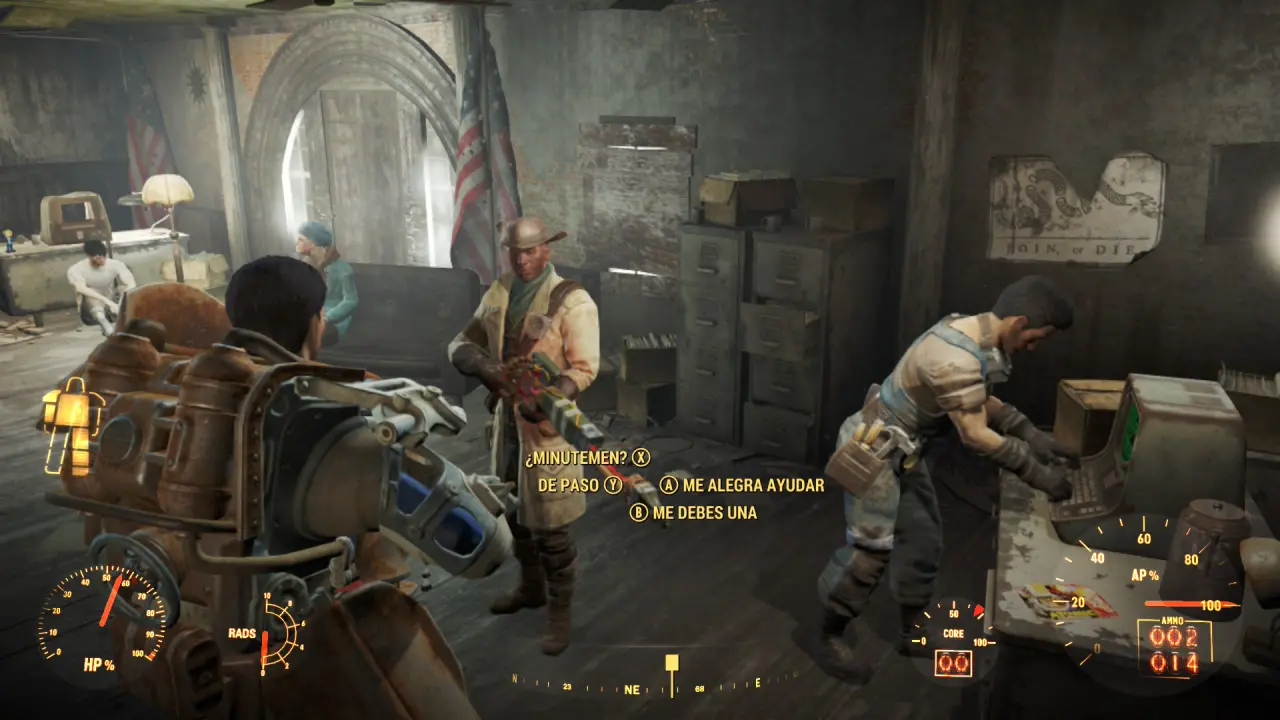Pick the "Me alegra ayudar" response
Image resolution: width=1280 pixels, height=720 pixels.
pos(752,485)
